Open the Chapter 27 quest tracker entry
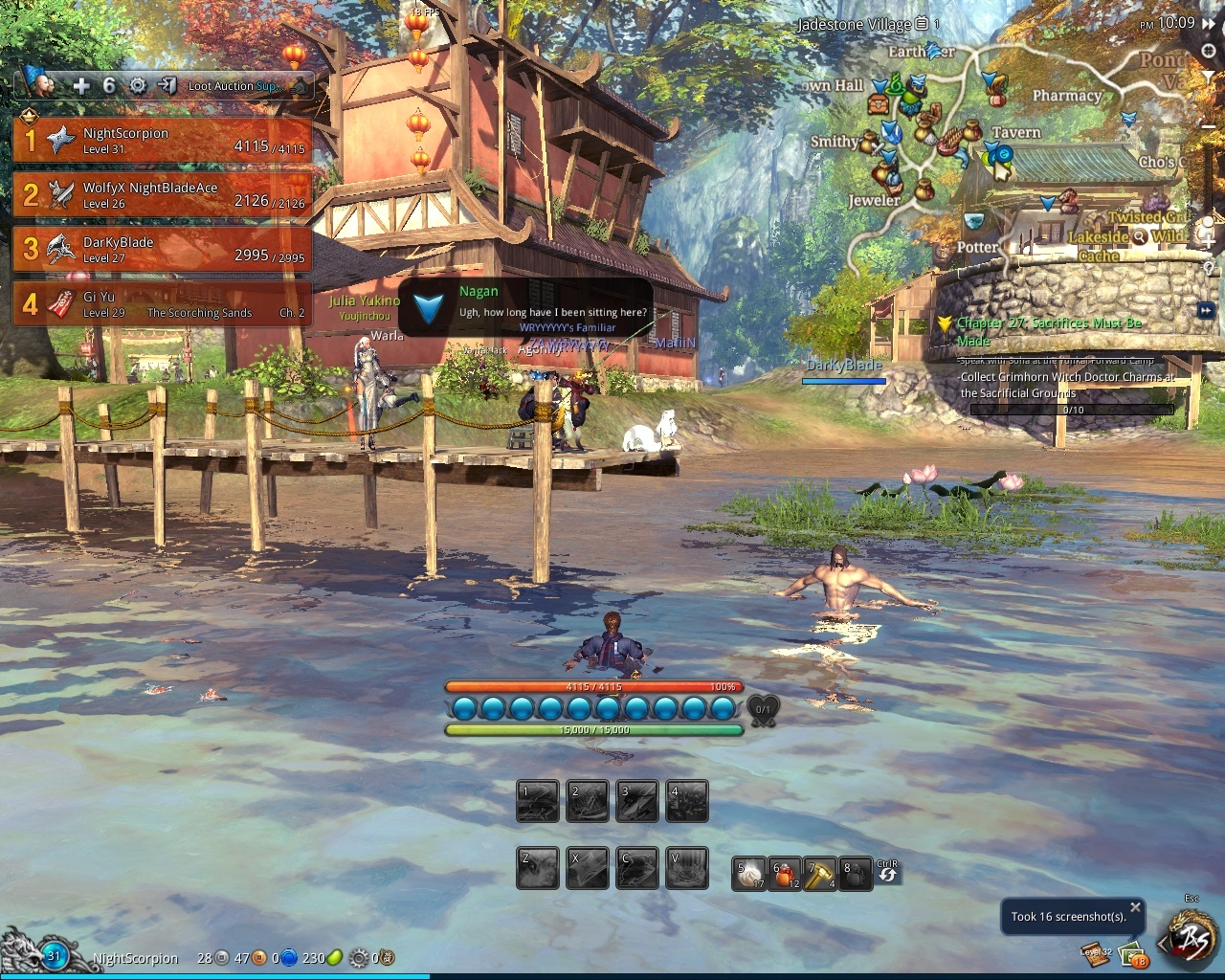Screen dimensions: 1225x980 point(1049,331)
